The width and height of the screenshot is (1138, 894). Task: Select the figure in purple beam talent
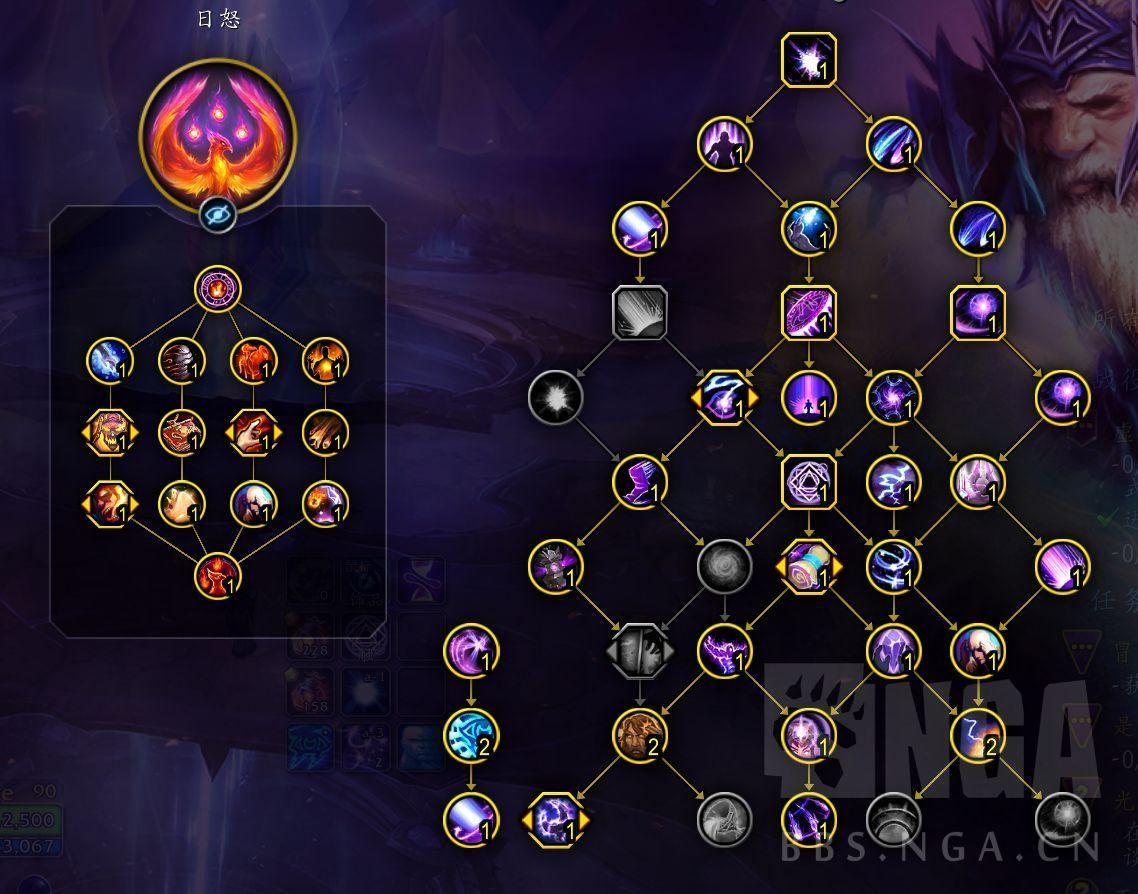[x=808, y=397]
